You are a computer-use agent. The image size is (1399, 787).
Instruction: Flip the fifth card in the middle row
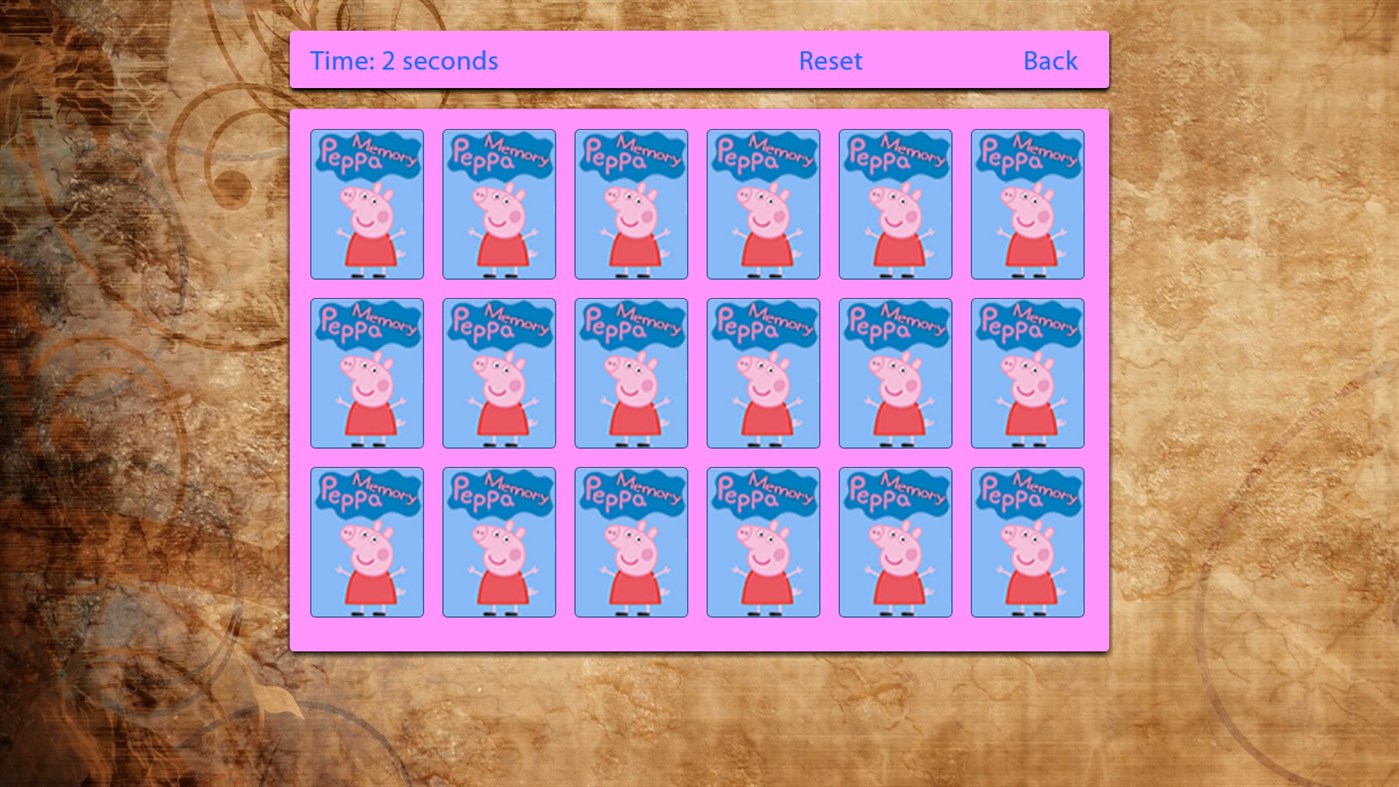point(895,372)
